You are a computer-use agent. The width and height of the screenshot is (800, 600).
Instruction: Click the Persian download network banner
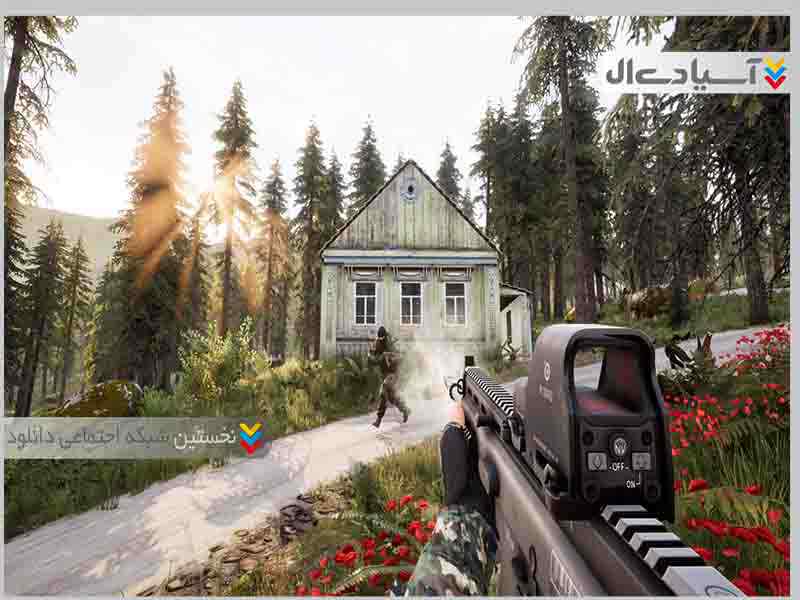pyautogui.click(x=136, y=437)
